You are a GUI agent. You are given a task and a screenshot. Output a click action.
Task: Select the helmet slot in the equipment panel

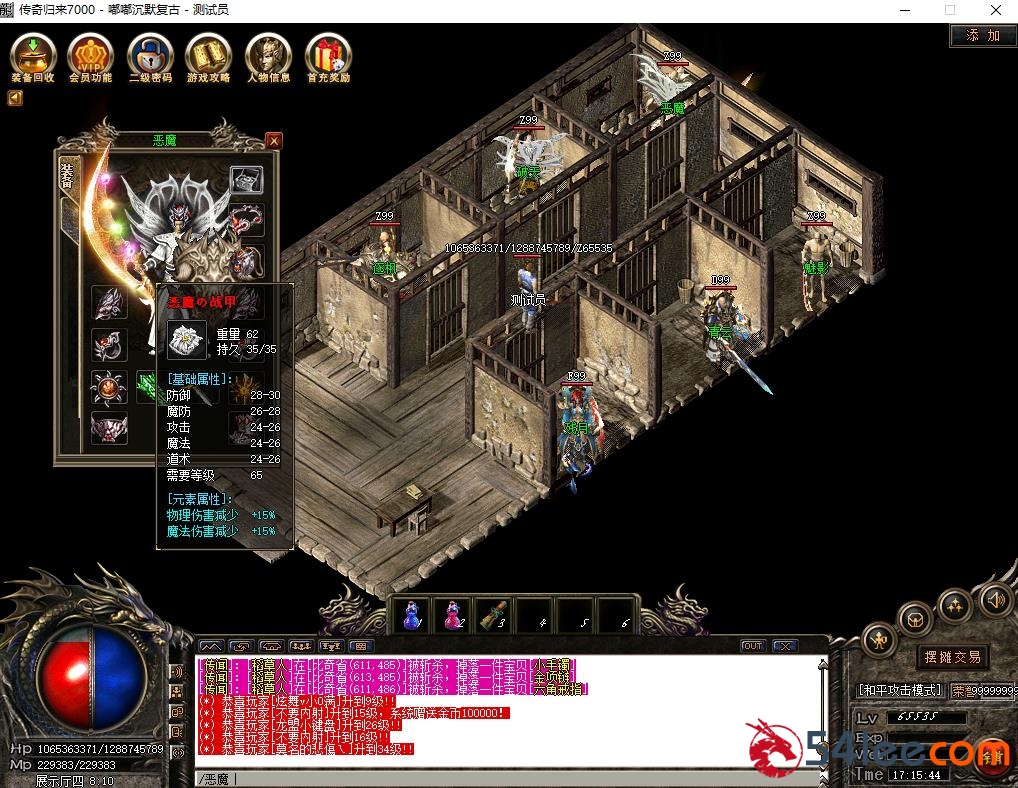pyautogui.click(x=247, y=180)
